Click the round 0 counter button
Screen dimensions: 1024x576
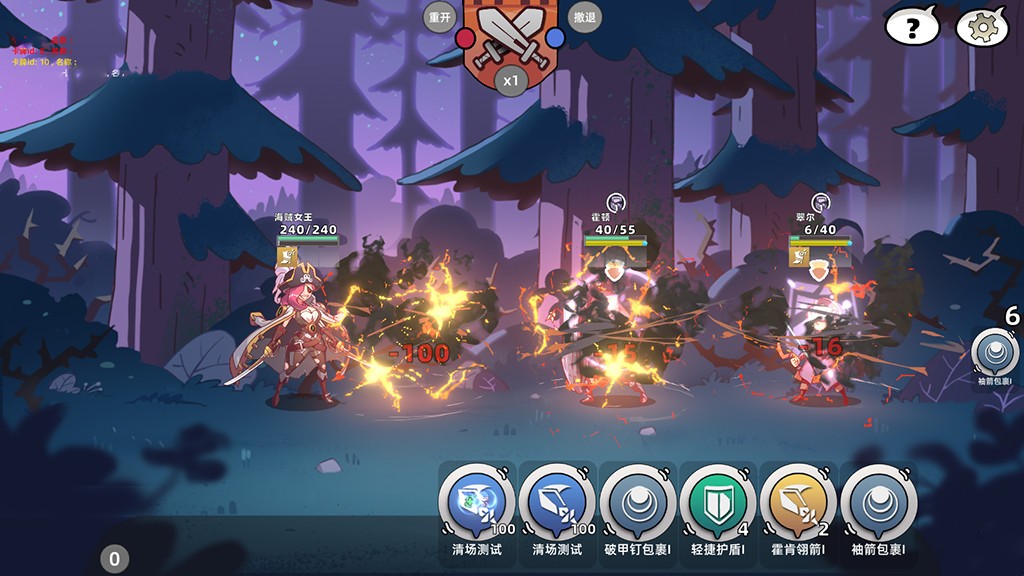[114, 559]
